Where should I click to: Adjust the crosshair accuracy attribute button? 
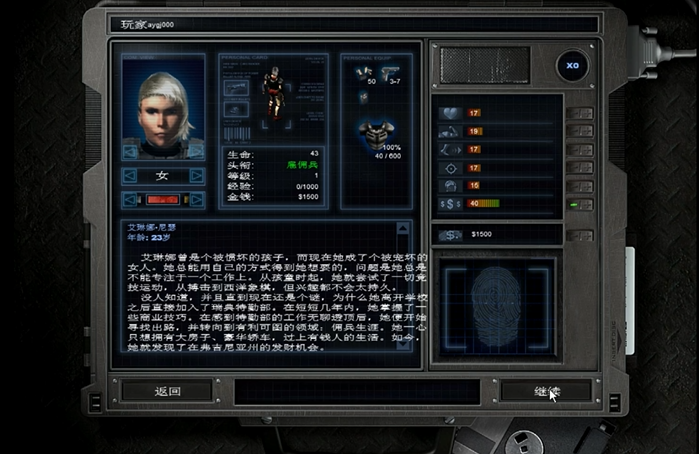click(579, 167)
